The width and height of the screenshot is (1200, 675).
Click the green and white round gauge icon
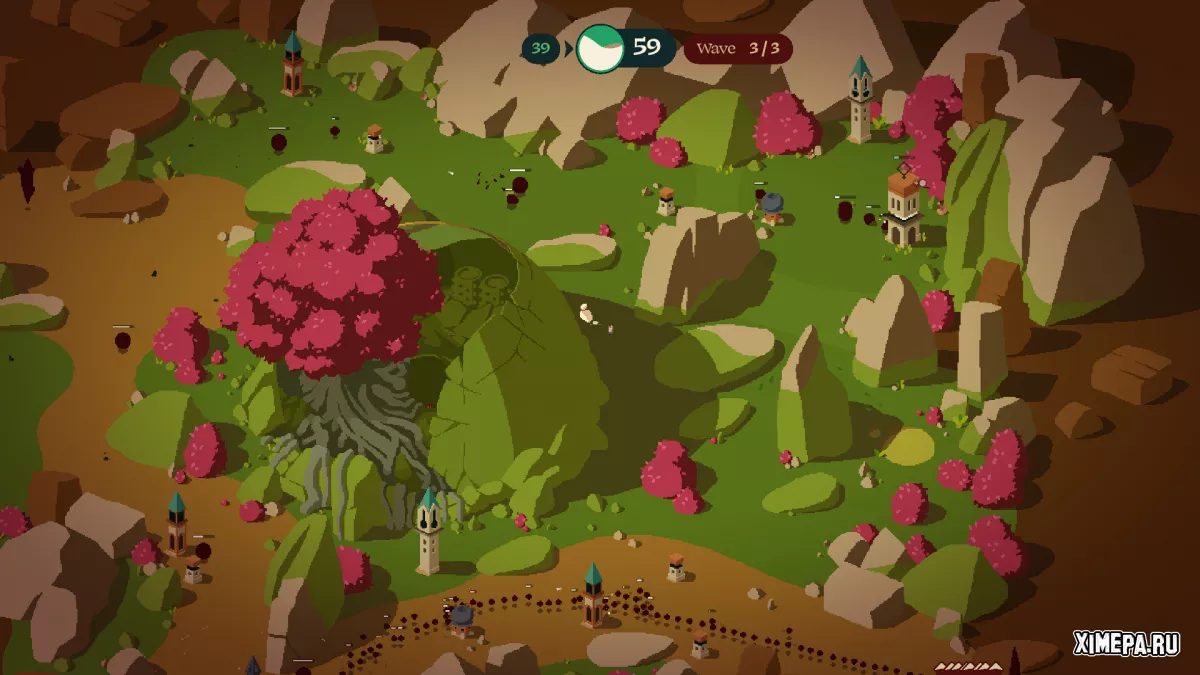click(x=600, y=48)
